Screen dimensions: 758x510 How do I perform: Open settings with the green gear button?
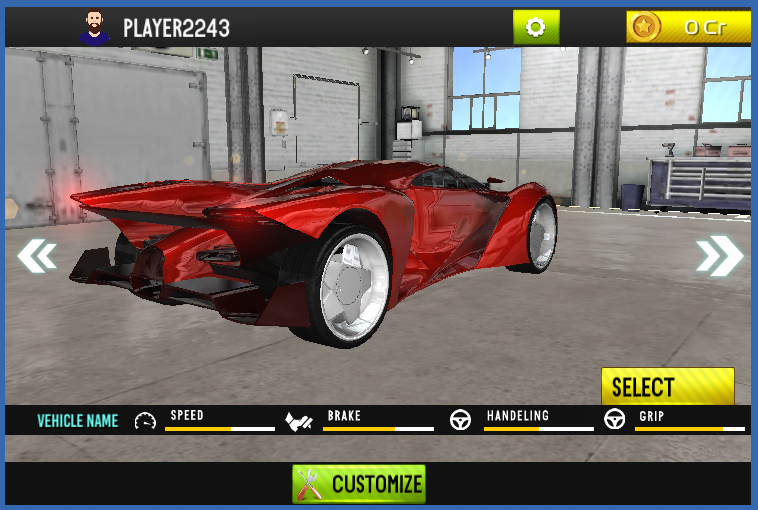pos(536,27)
